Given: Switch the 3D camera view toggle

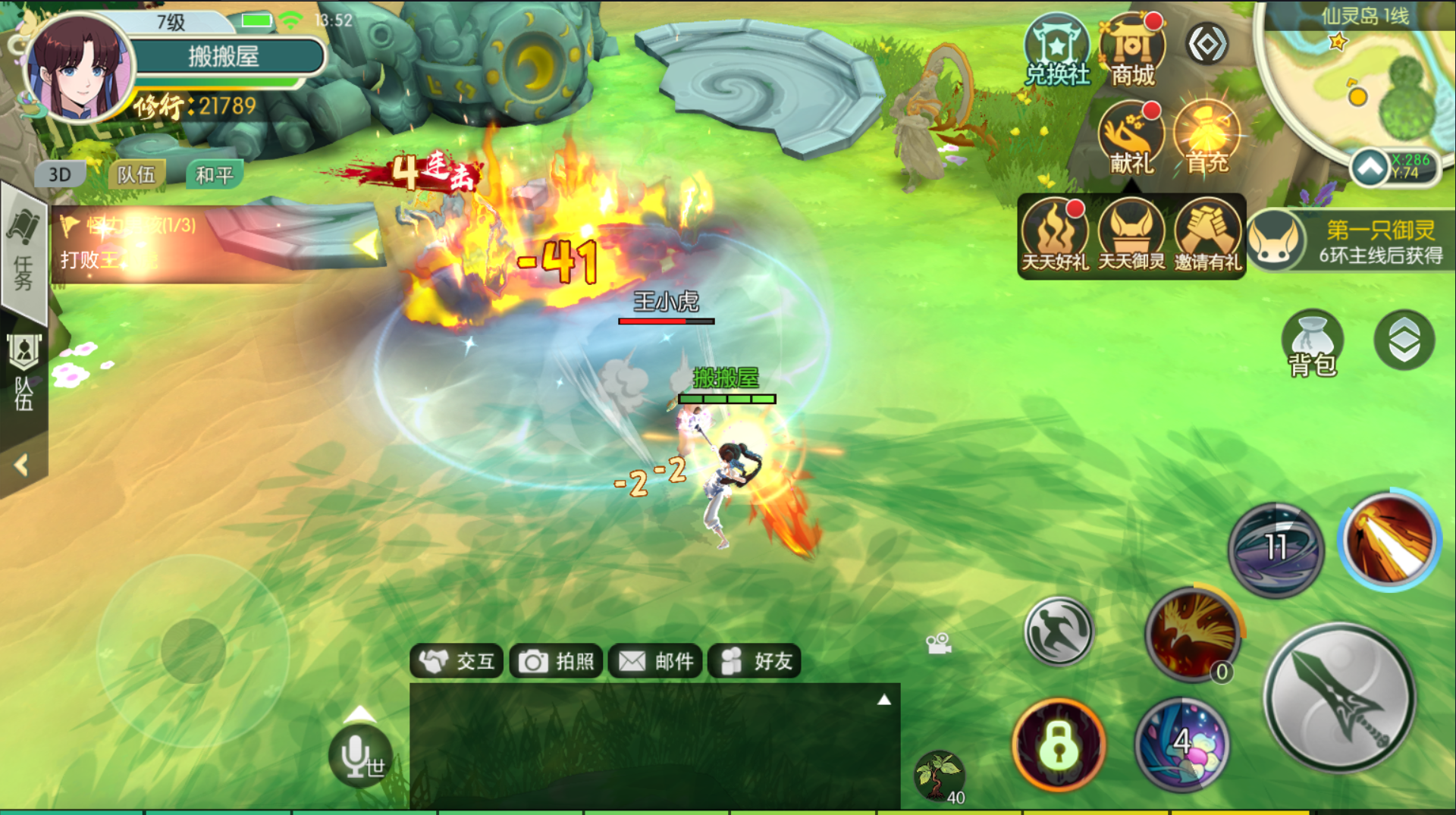Looking at the screenshot, I should (x=60, y=175).
